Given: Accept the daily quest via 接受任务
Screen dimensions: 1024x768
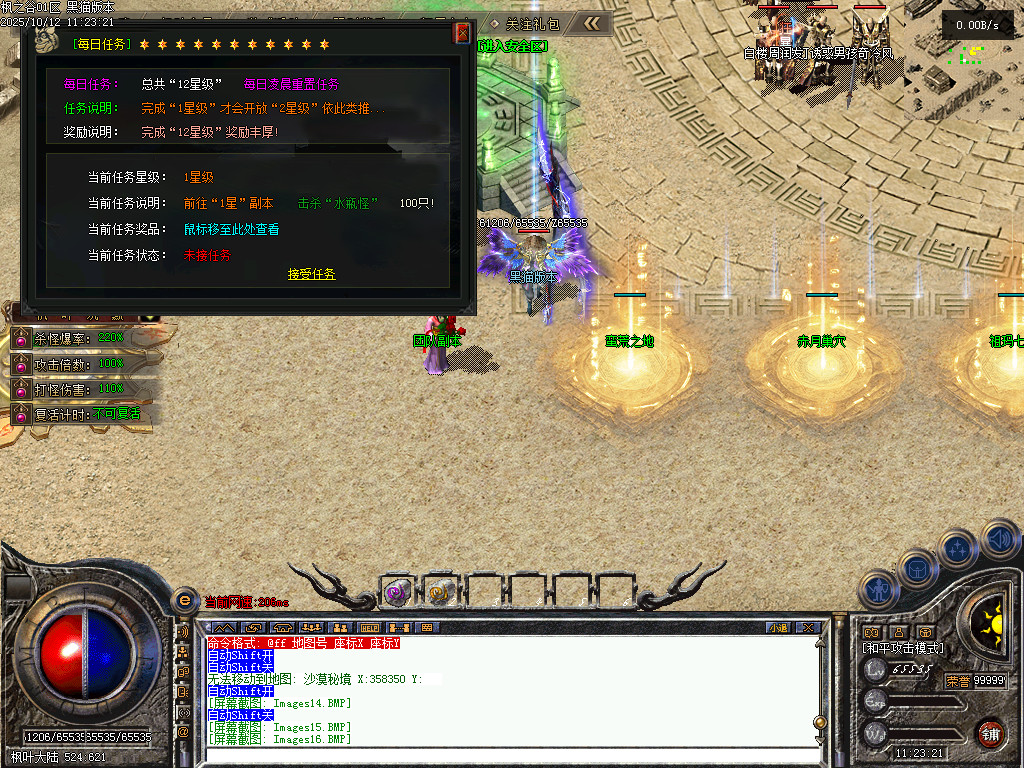Looking at the screenshot, I should (x=311, y=274).
